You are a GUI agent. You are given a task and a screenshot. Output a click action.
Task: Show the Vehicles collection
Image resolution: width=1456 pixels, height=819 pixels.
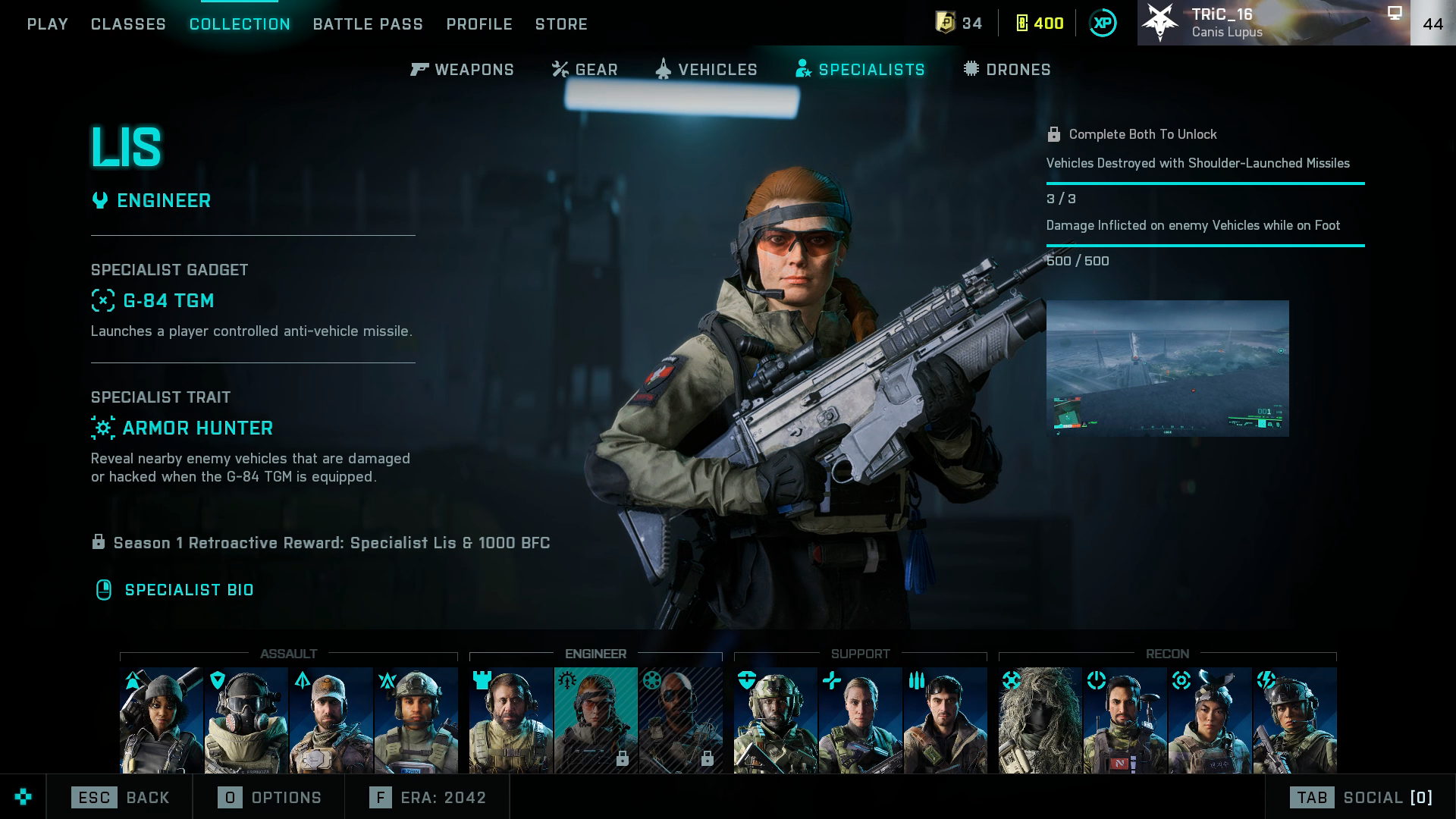click(x=707, y=70)
